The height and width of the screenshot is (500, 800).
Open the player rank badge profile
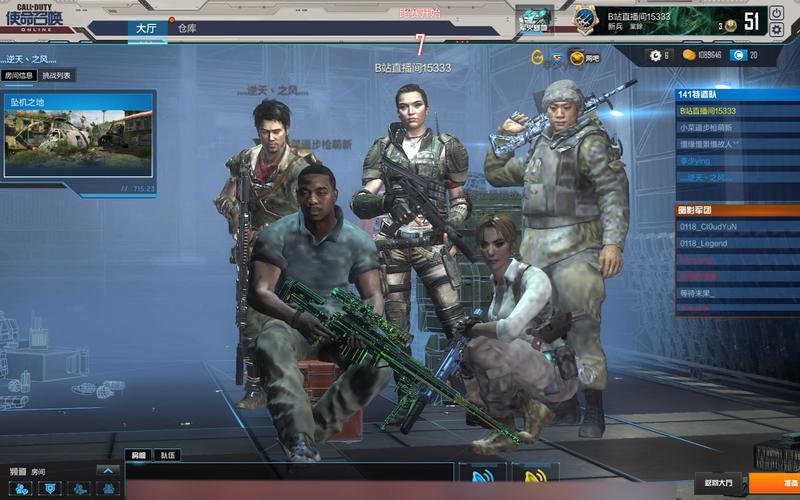586,17
